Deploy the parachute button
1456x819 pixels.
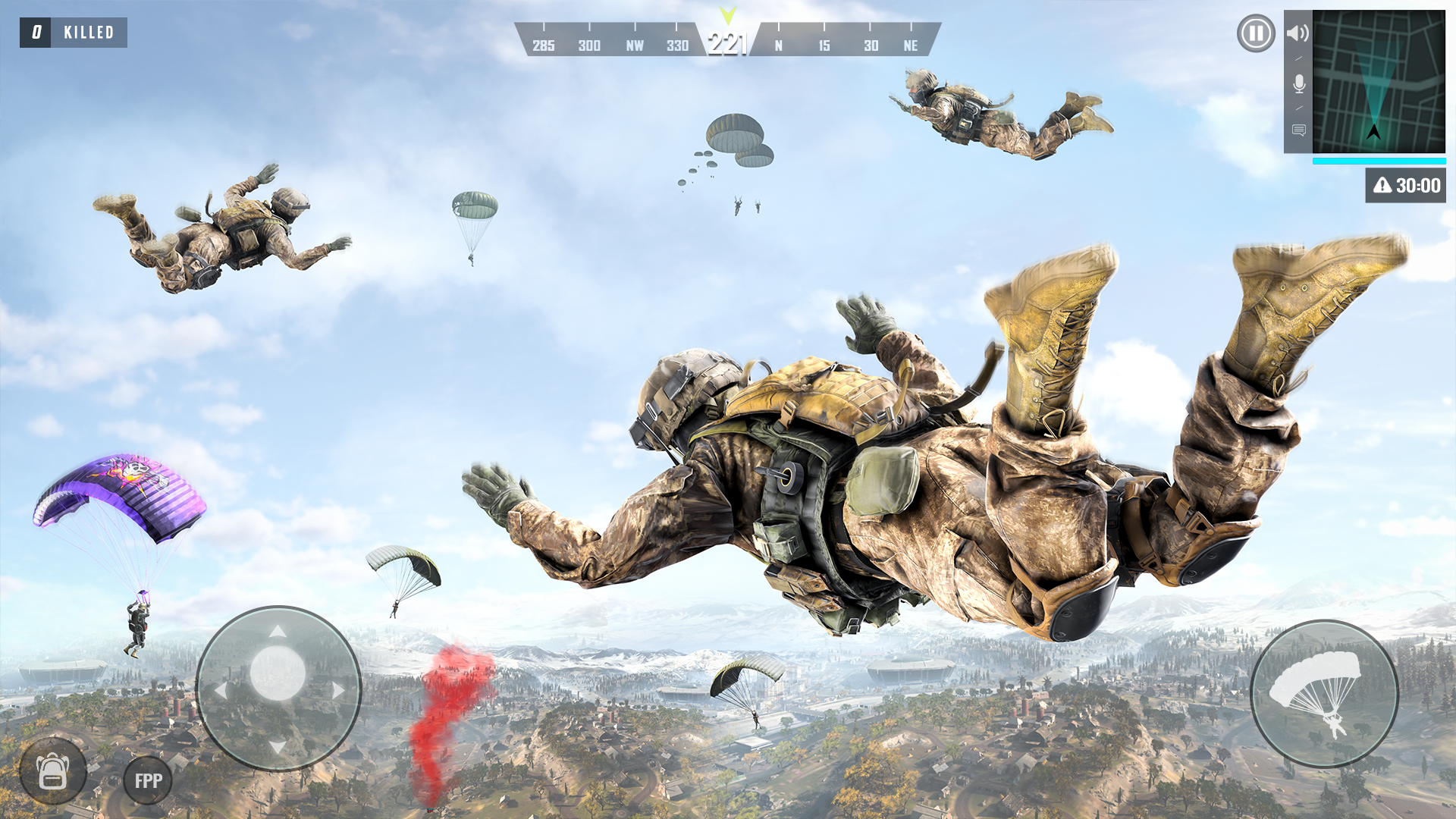[x=1324, y=694]
